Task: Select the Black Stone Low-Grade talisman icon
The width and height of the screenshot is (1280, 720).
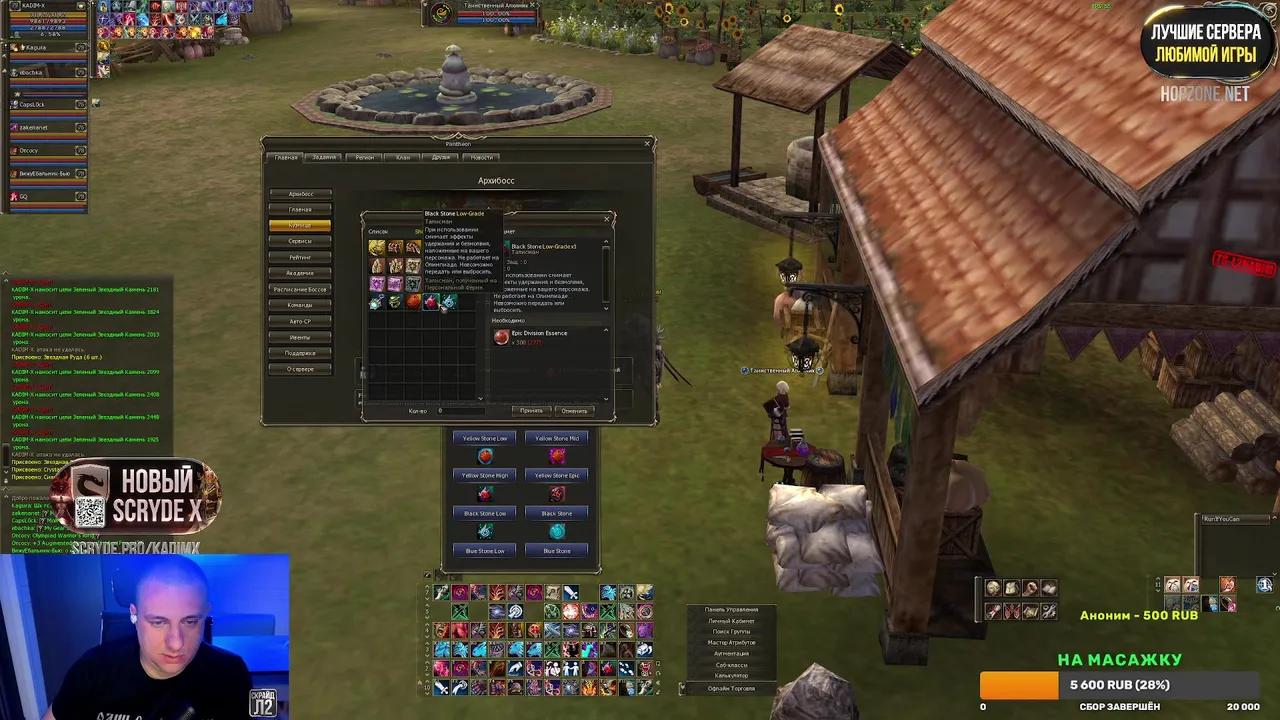Action: coord(431,302)
